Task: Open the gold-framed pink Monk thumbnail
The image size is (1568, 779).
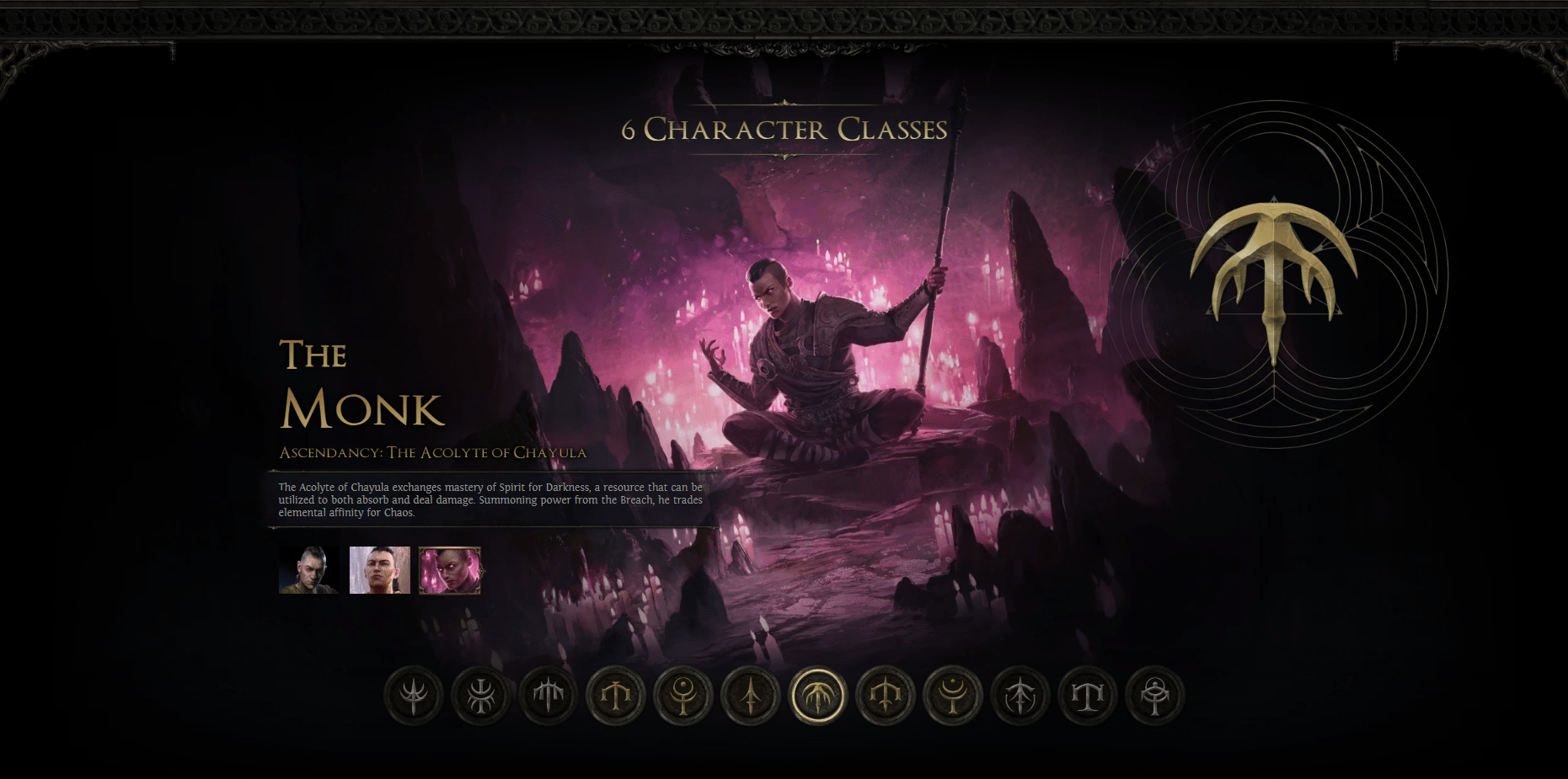Action: [x=449, y=570]
